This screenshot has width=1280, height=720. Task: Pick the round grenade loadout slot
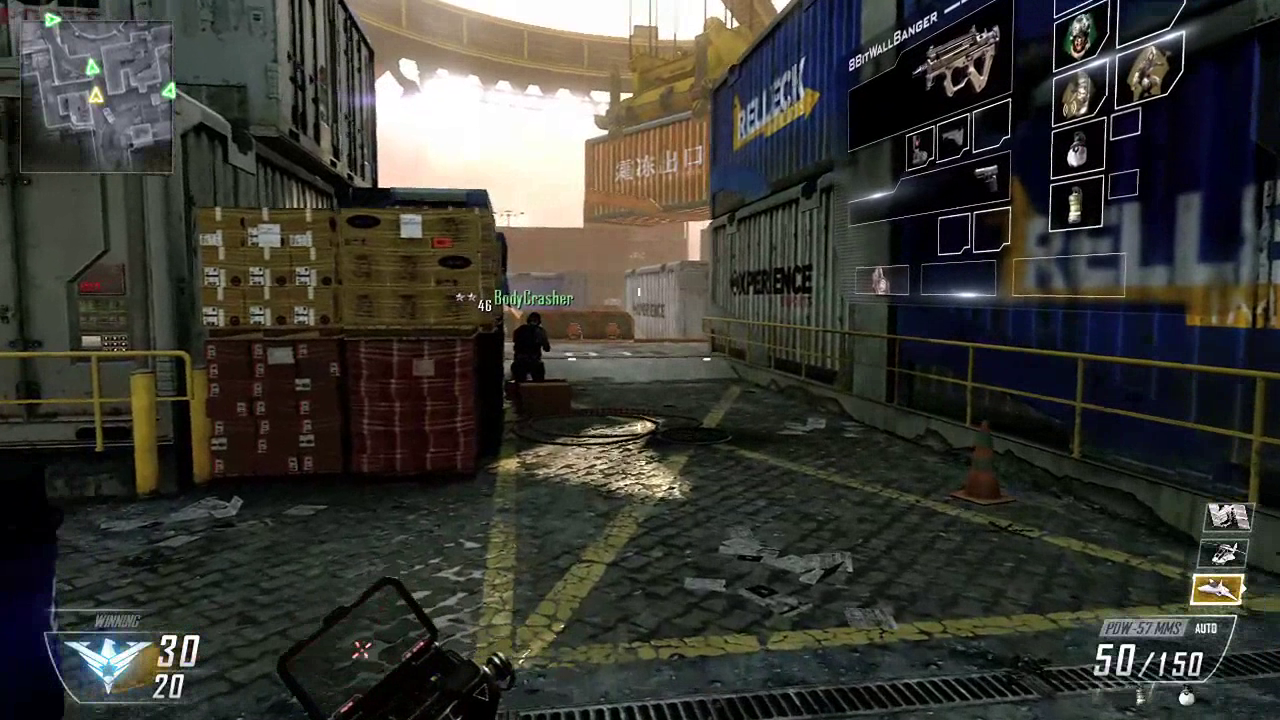click(x=1077, y=149)
